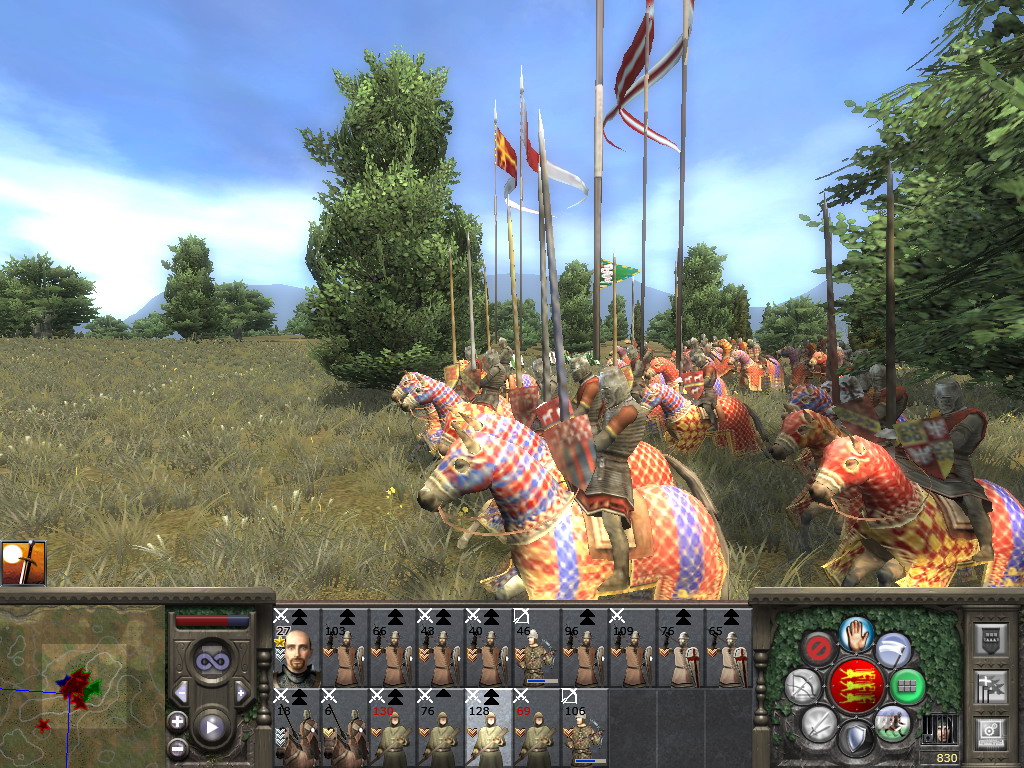Toggle guard mode shield icon
Viewport: 1024px width, 768px height.
point(855,739)
